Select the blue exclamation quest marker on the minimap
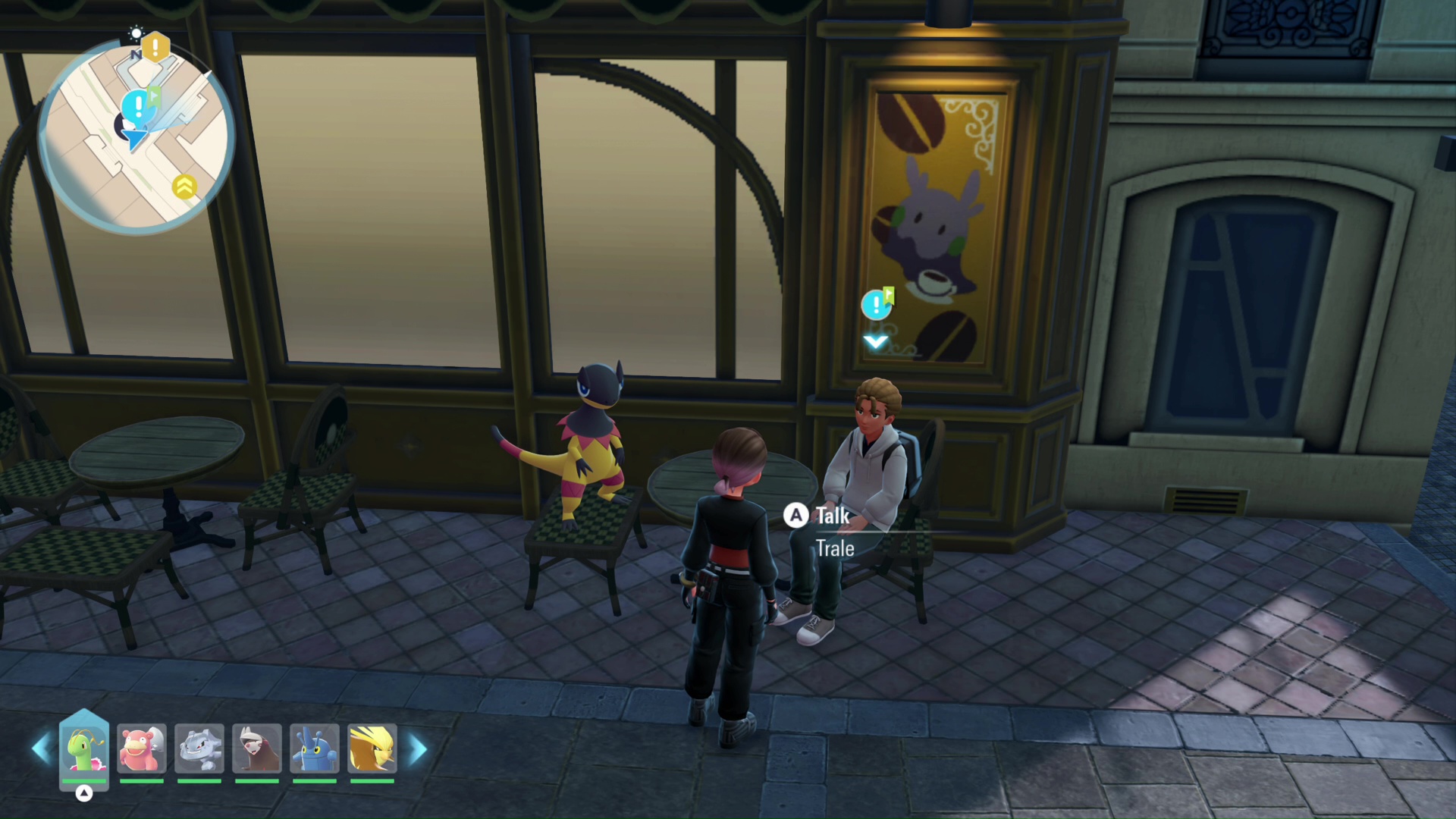The image size is (1456, 819). [139, 107]
